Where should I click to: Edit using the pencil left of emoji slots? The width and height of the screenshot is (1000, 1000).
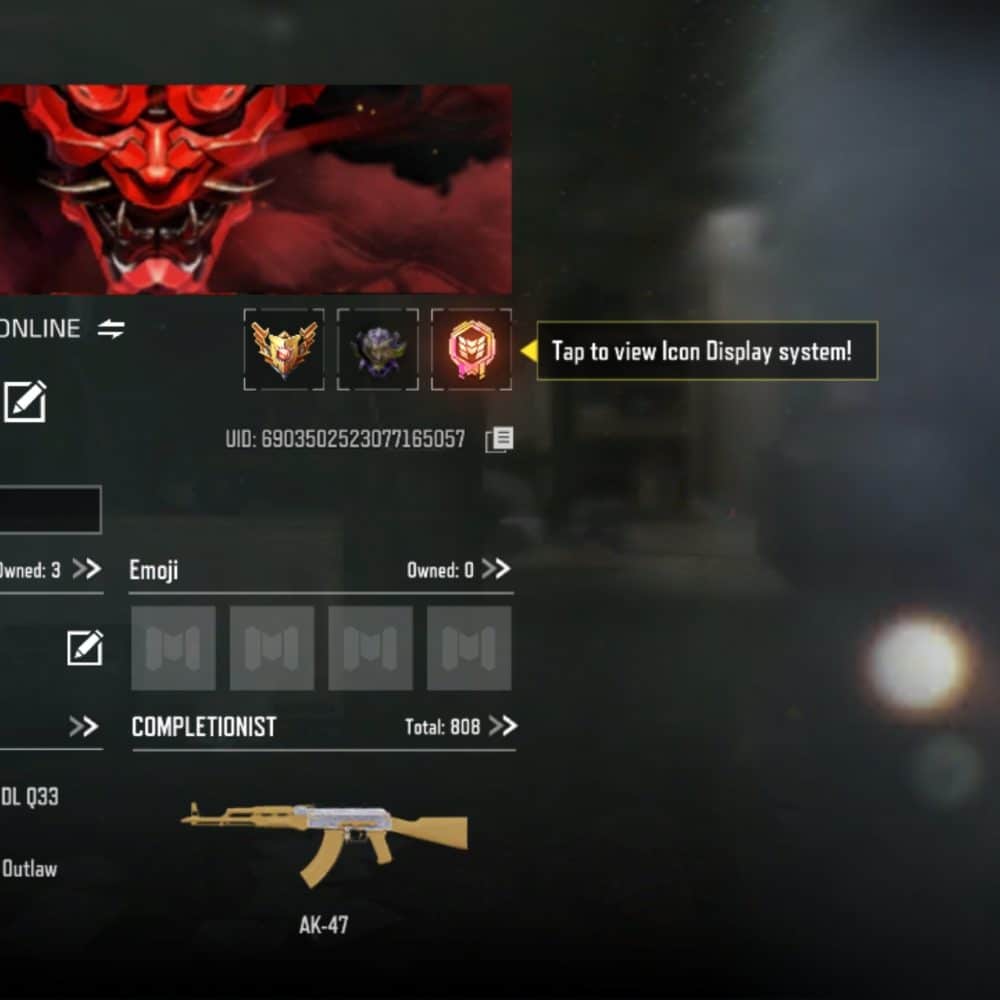pyautogui.click(x=85, y=648)
